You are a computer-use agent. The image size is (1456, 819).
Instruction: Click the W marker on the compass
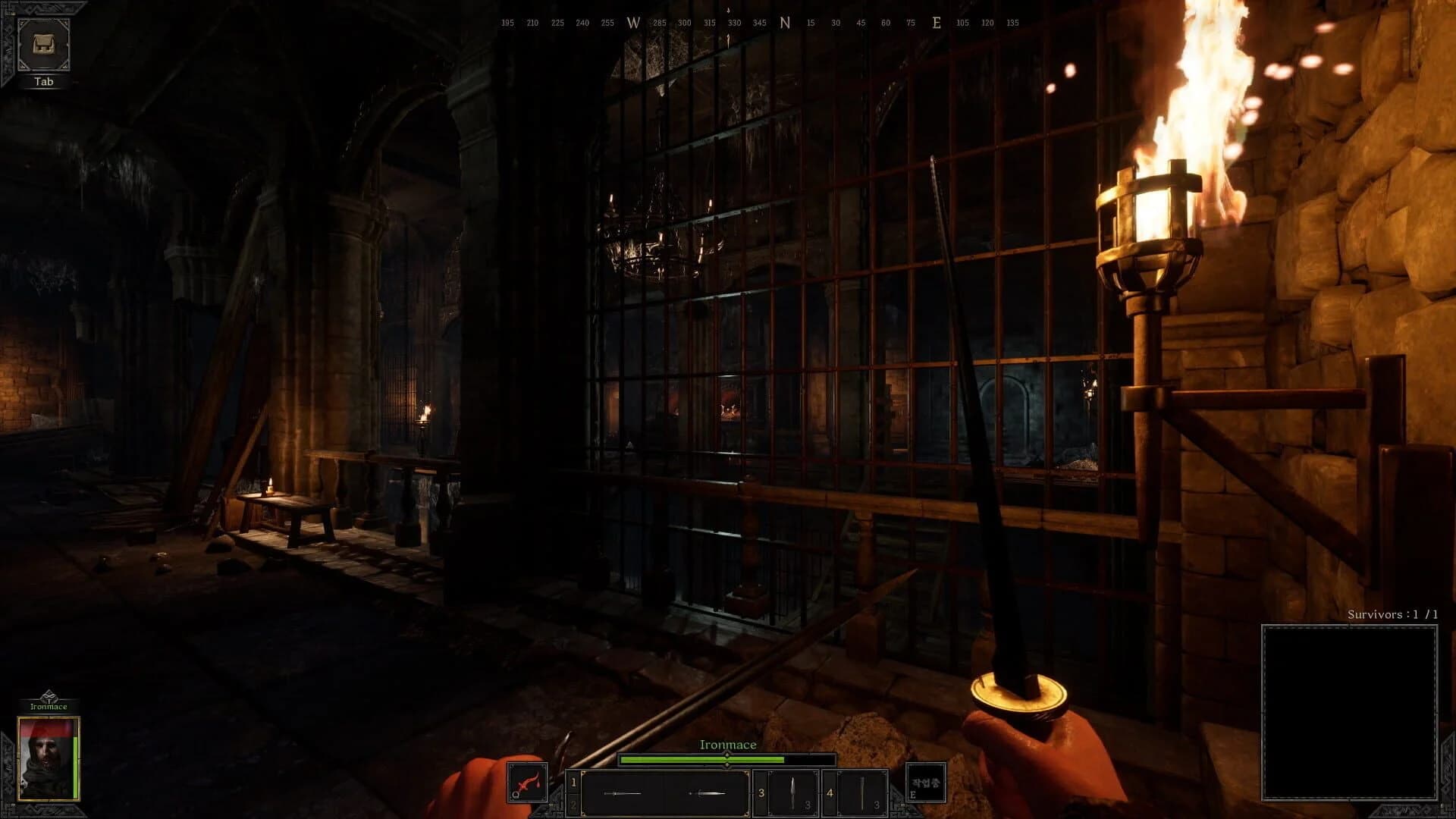point(635,23)
